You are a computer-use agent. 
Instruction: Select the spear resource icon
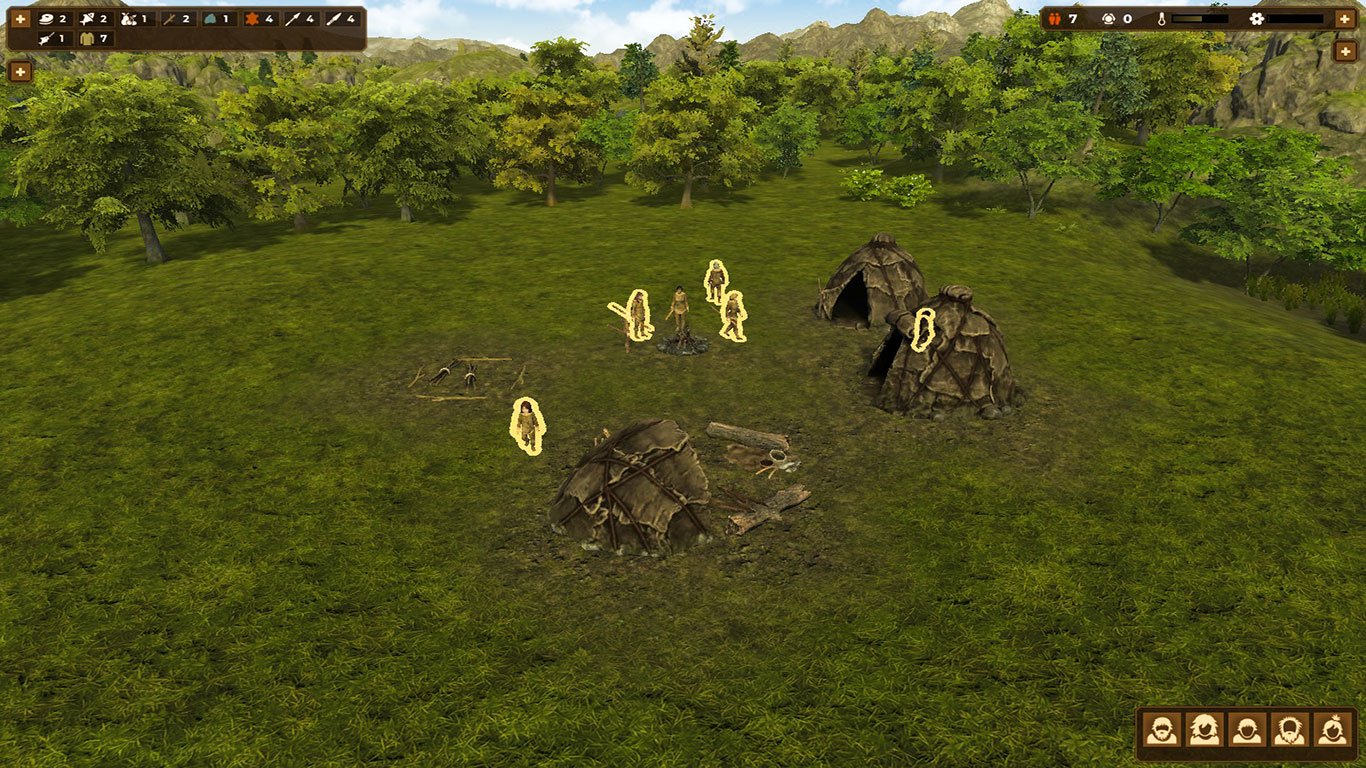[291, 18]
